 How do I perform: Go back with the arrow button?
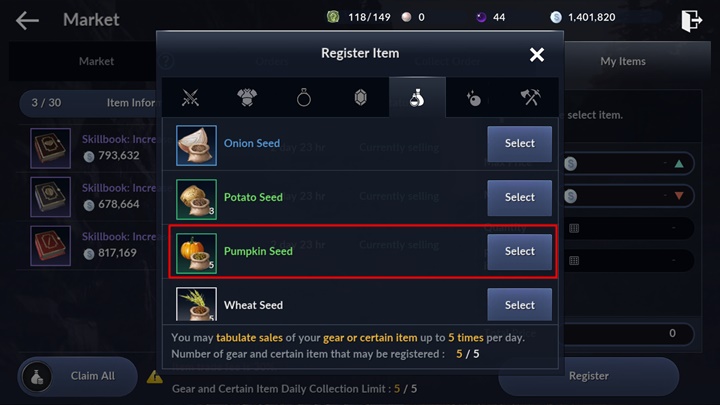pyautogui.click(x=27, y=19)
